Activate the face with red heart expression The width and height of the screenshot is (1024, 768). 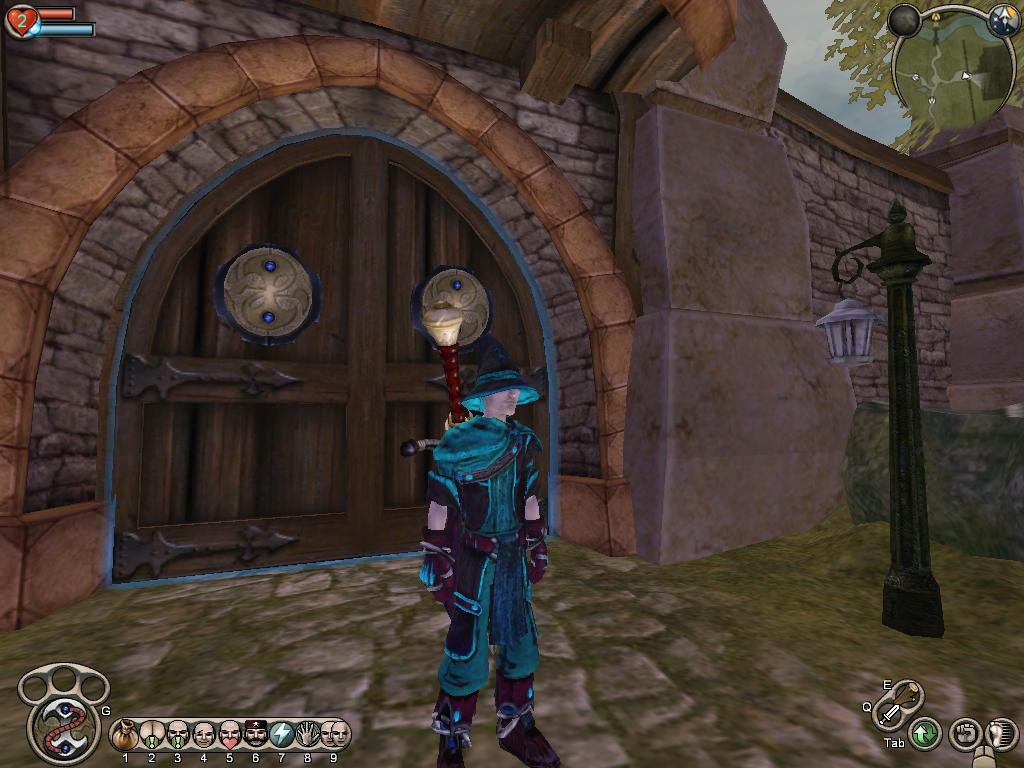pos(230,735)
